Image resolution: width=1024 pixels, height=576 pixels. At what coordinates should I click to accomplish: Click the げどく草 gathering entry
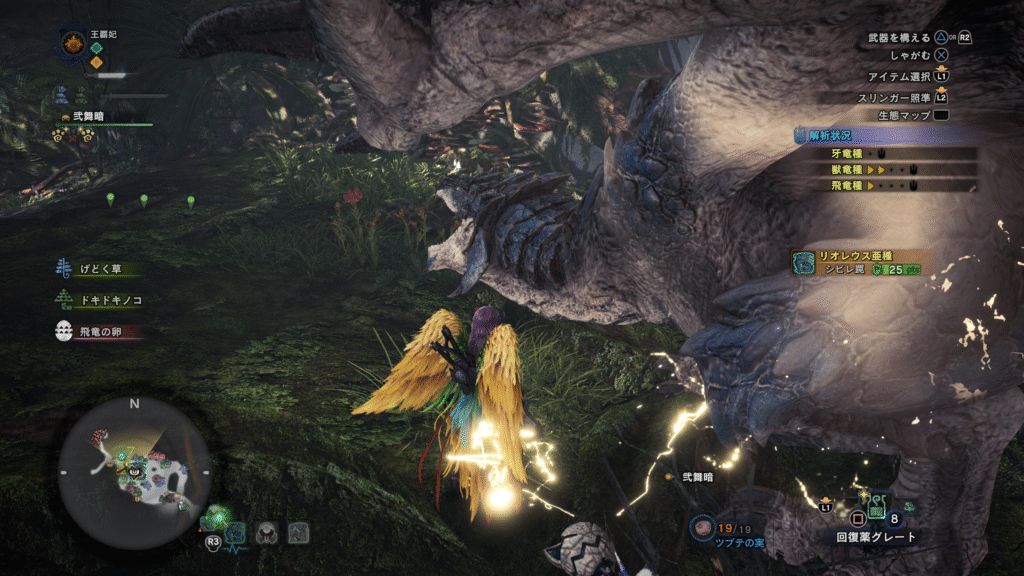point(97,268)
